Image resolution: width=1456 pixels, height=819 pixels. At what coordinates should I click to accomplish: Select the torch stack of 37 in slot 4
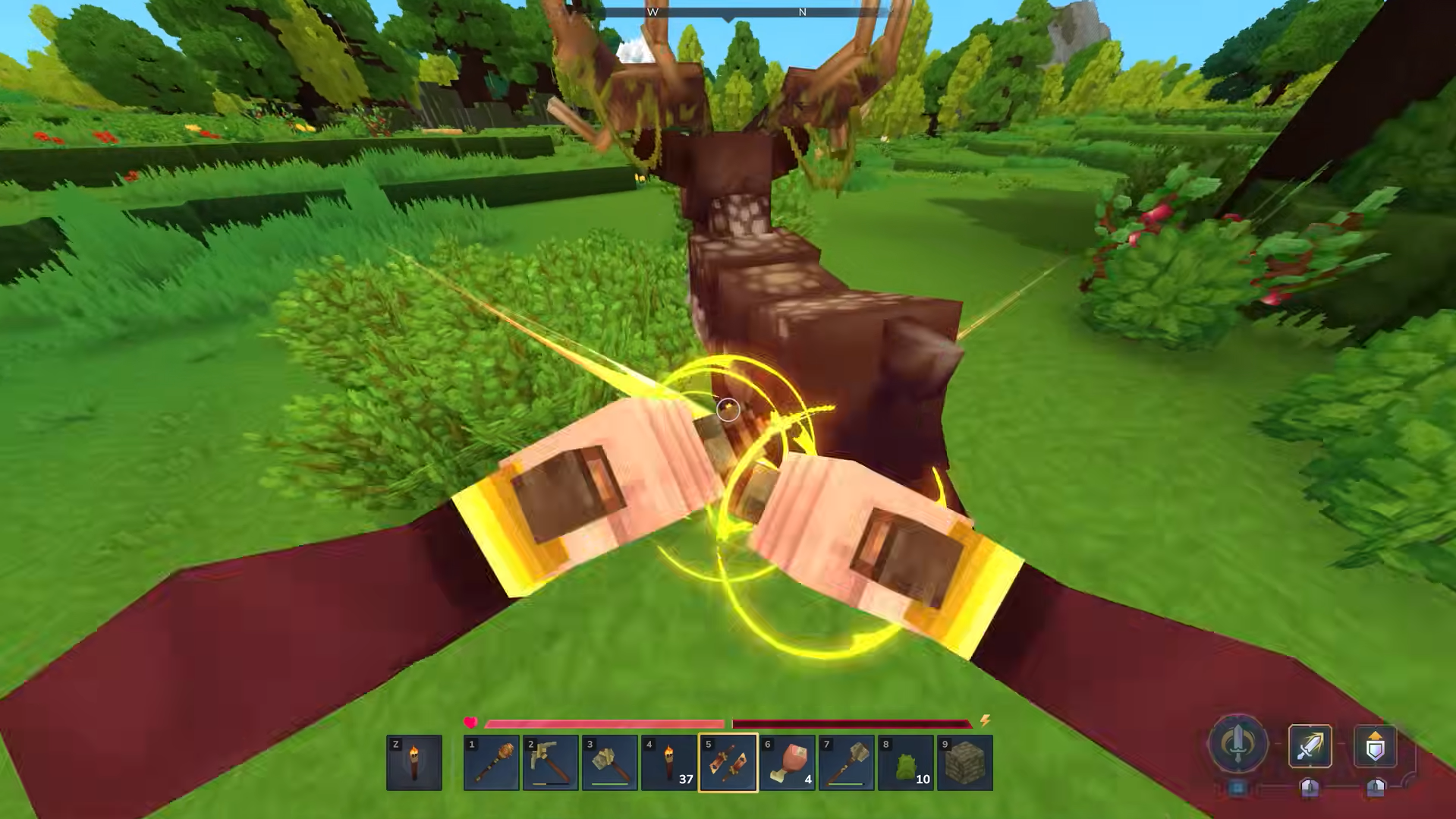coord(669,761)
